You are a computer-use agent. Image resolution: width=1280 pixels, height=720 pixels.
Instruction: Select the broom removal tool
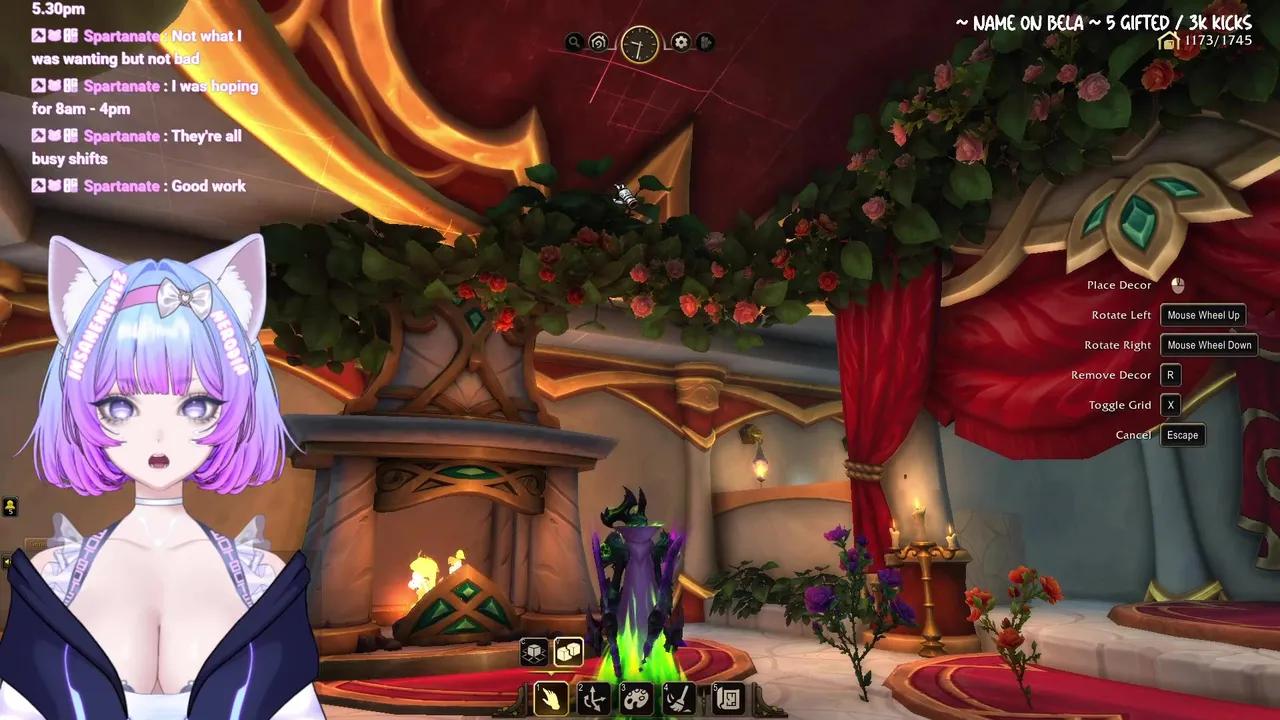point(677,698)
